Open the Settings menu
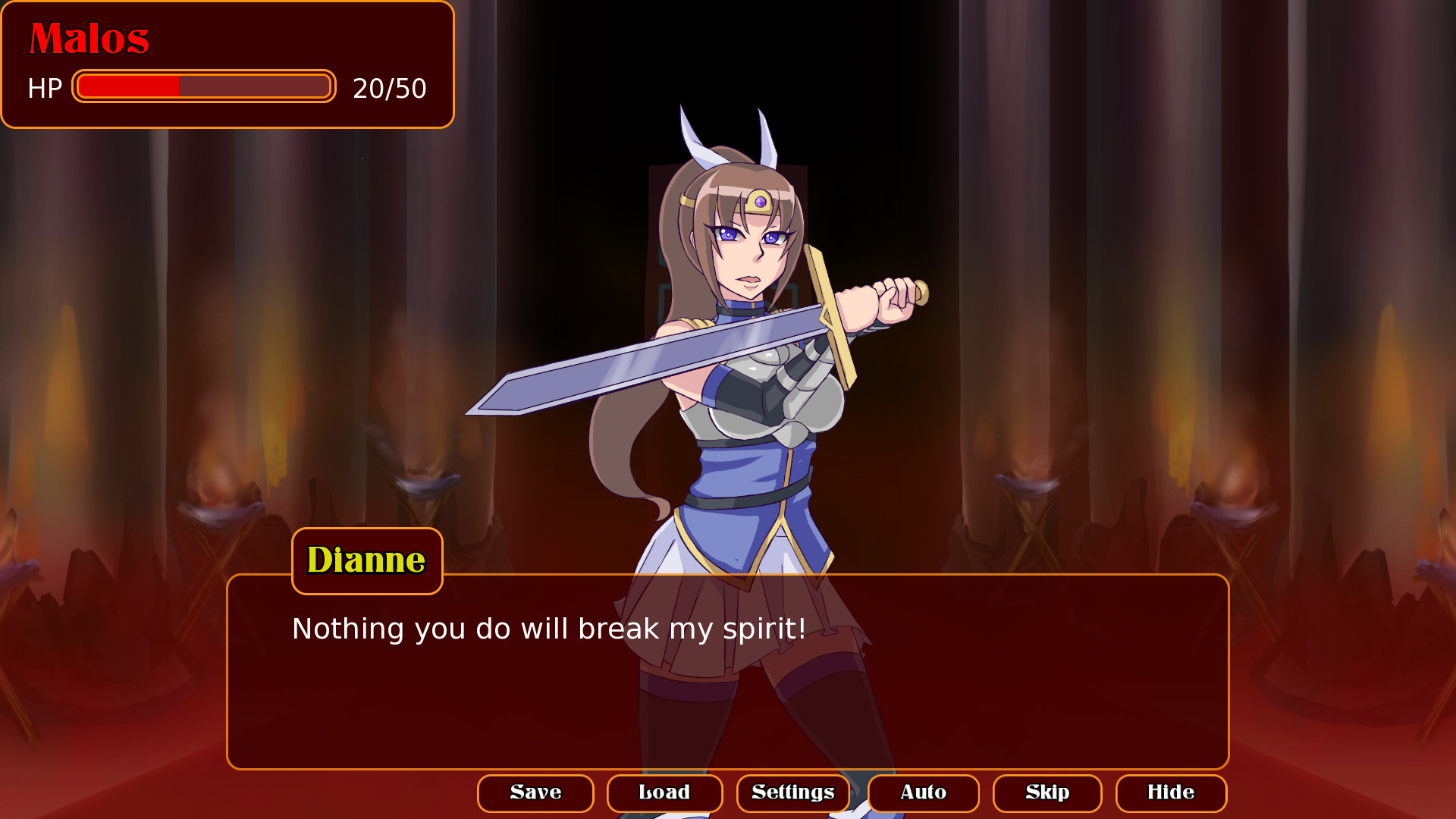The image size is (1456, 819). click(x=792, y=793)
